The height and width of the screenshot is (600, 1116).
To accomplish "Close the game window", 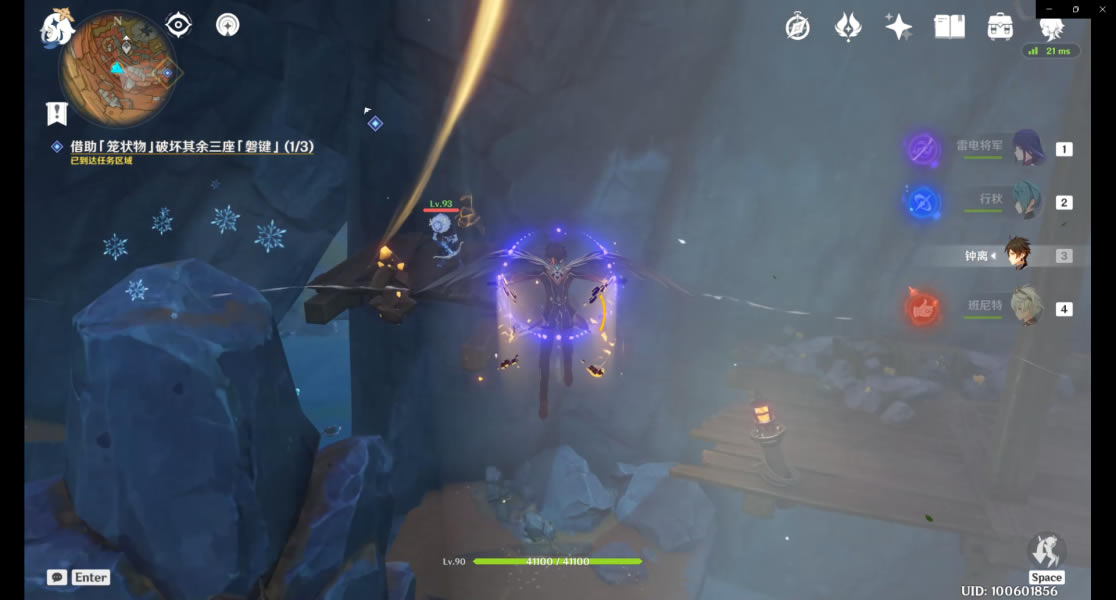I will pos(1102,9).
